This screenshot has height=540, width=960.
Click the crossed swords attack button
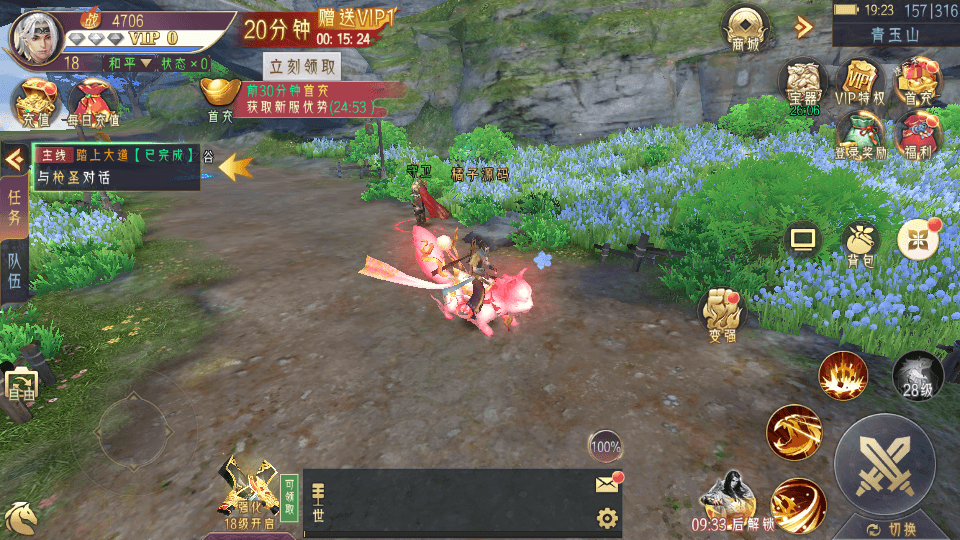tap(884, 463)
